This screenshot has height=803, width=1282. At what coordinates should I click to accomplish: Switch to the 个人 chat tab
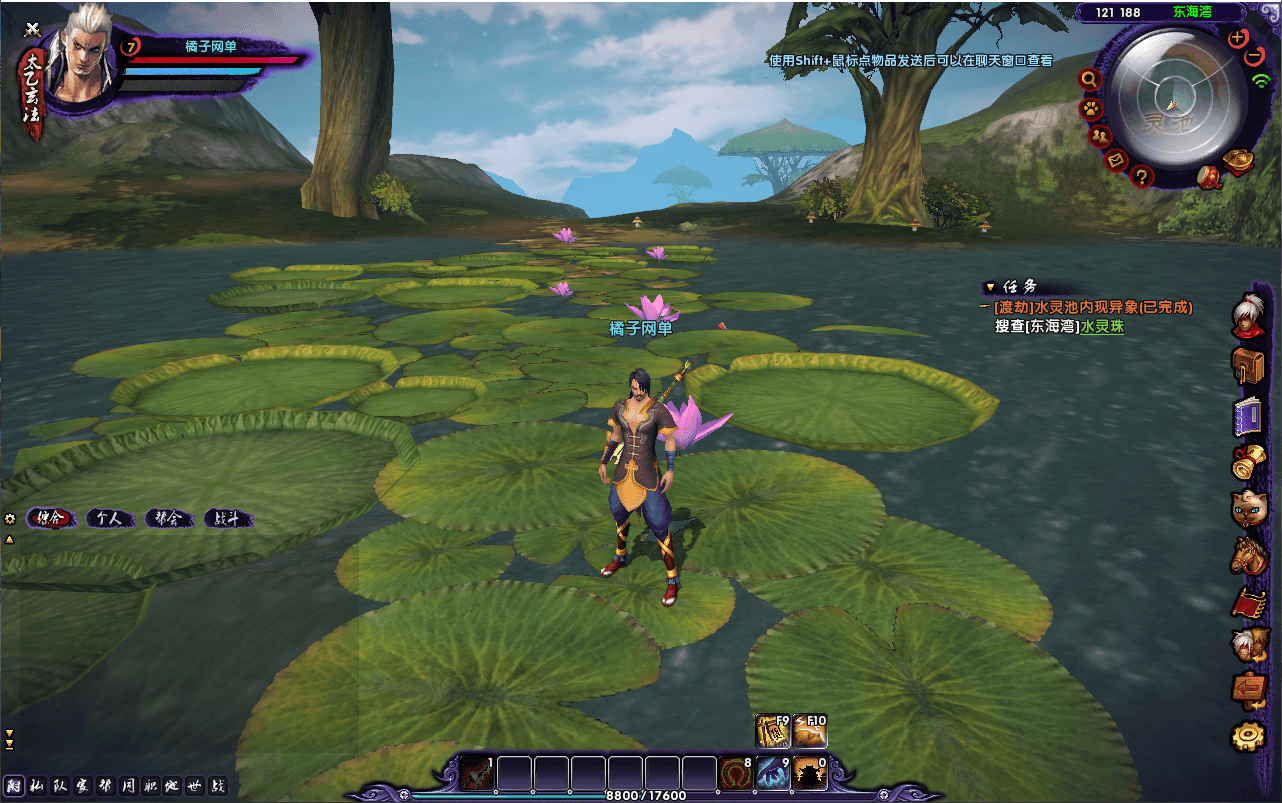109,518
